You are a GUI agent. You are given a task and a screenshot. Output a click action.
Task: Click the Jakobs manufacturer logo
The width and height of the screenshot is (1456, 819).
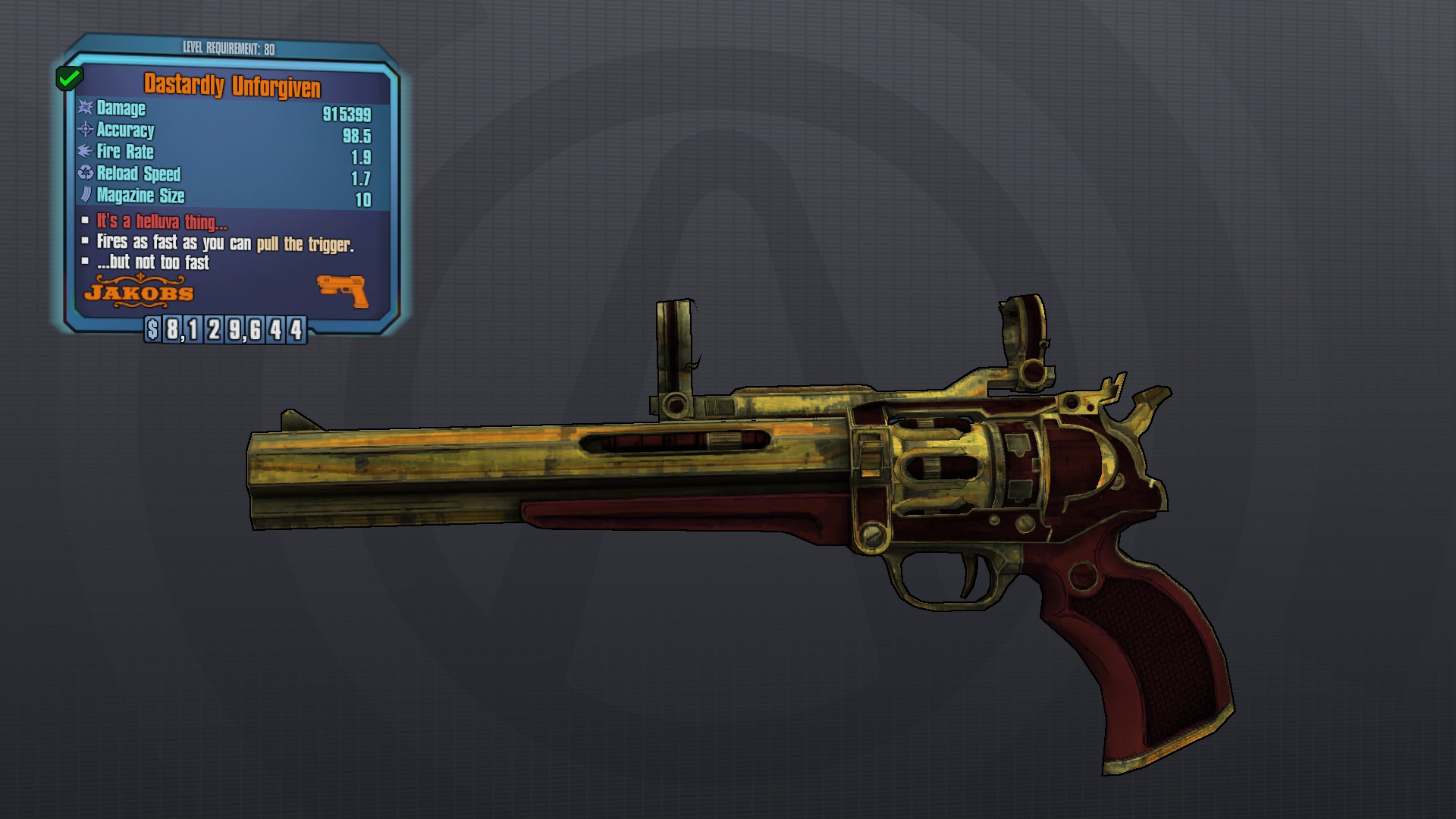(x=139, y=292)
